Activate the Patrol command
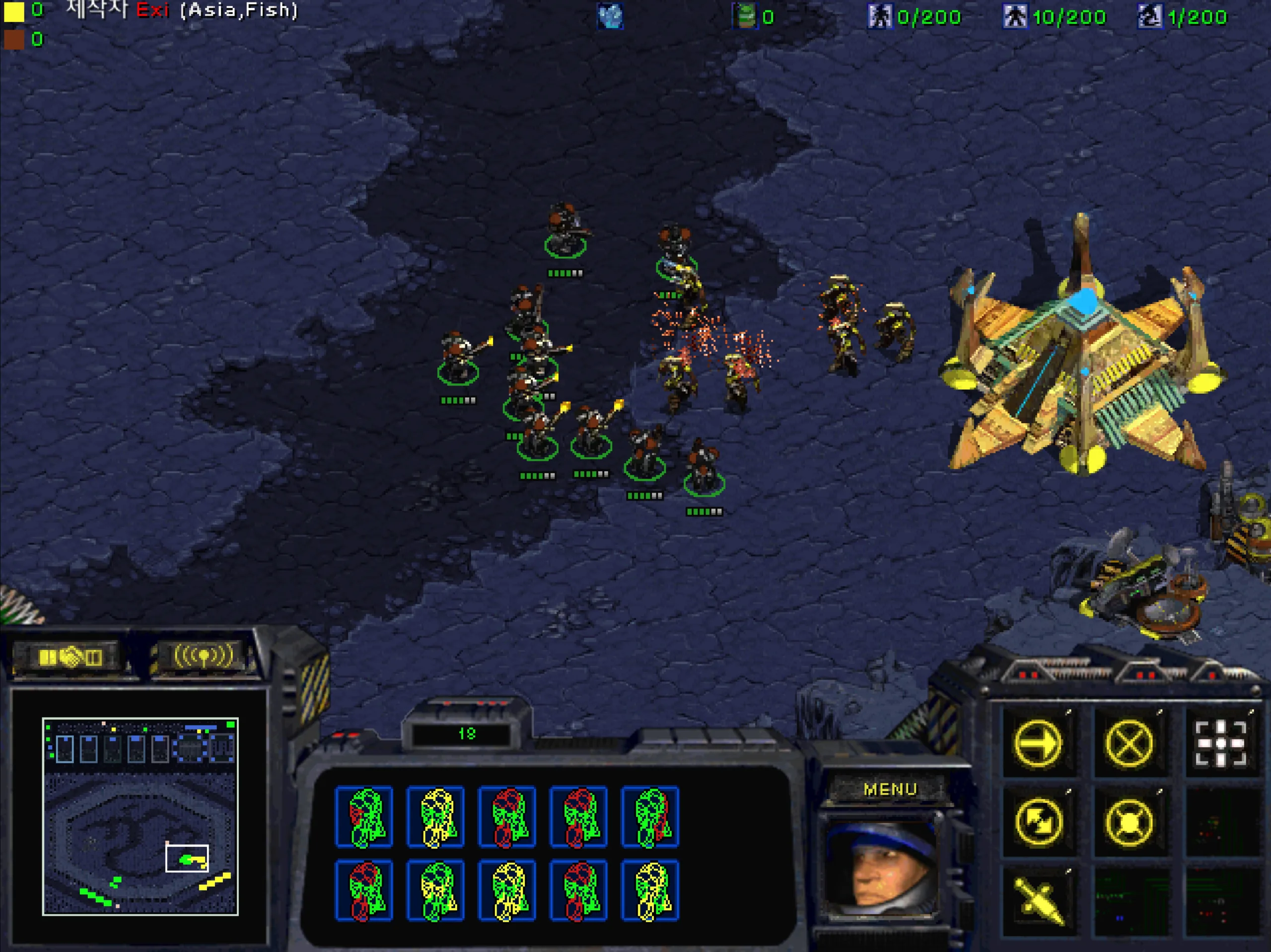The width and height of the screenshot is (1271, 952). coord(1038,822)
